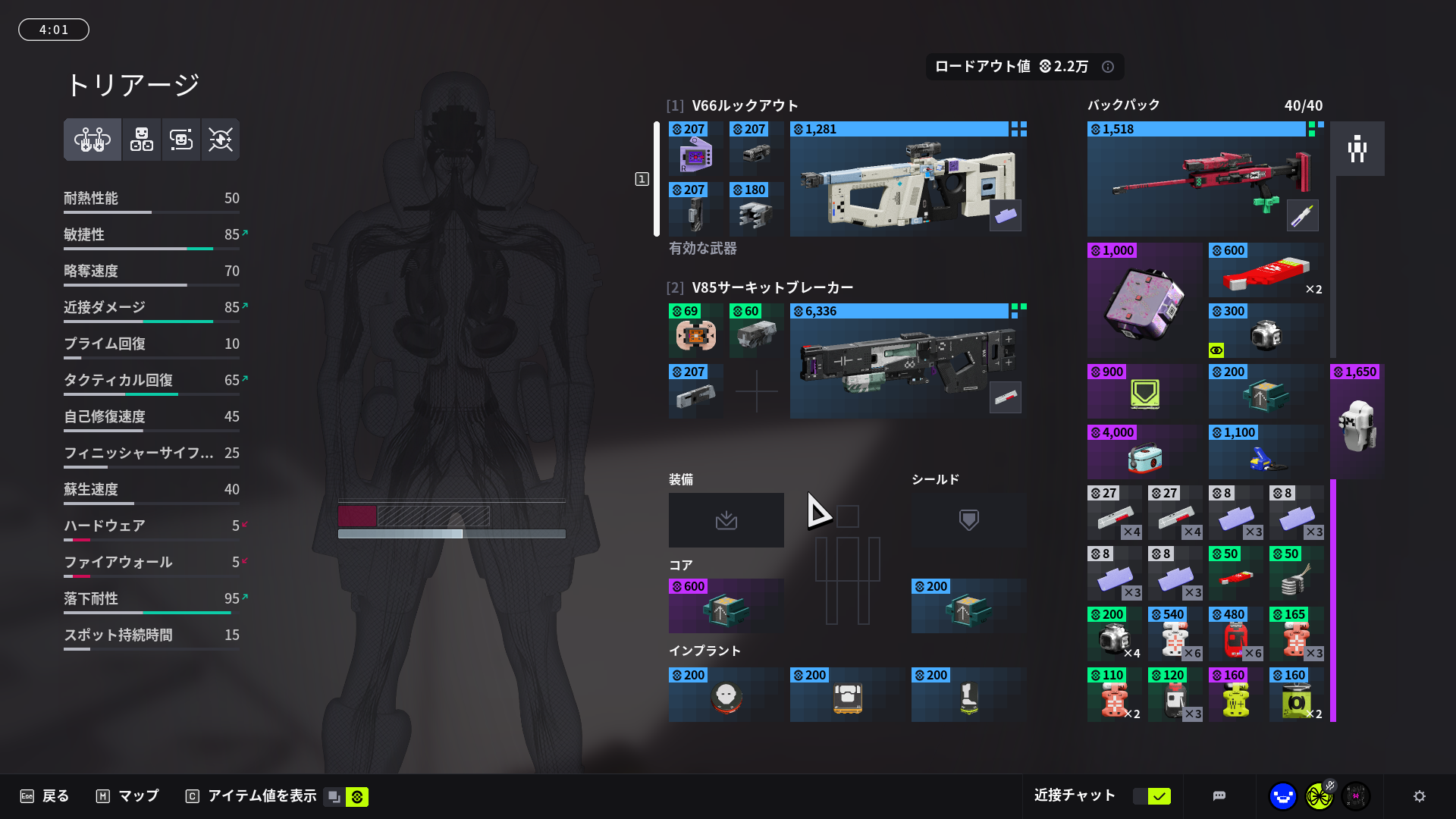
Task: Click the 4,000 value teal case item
Action: pos(1144,453)
